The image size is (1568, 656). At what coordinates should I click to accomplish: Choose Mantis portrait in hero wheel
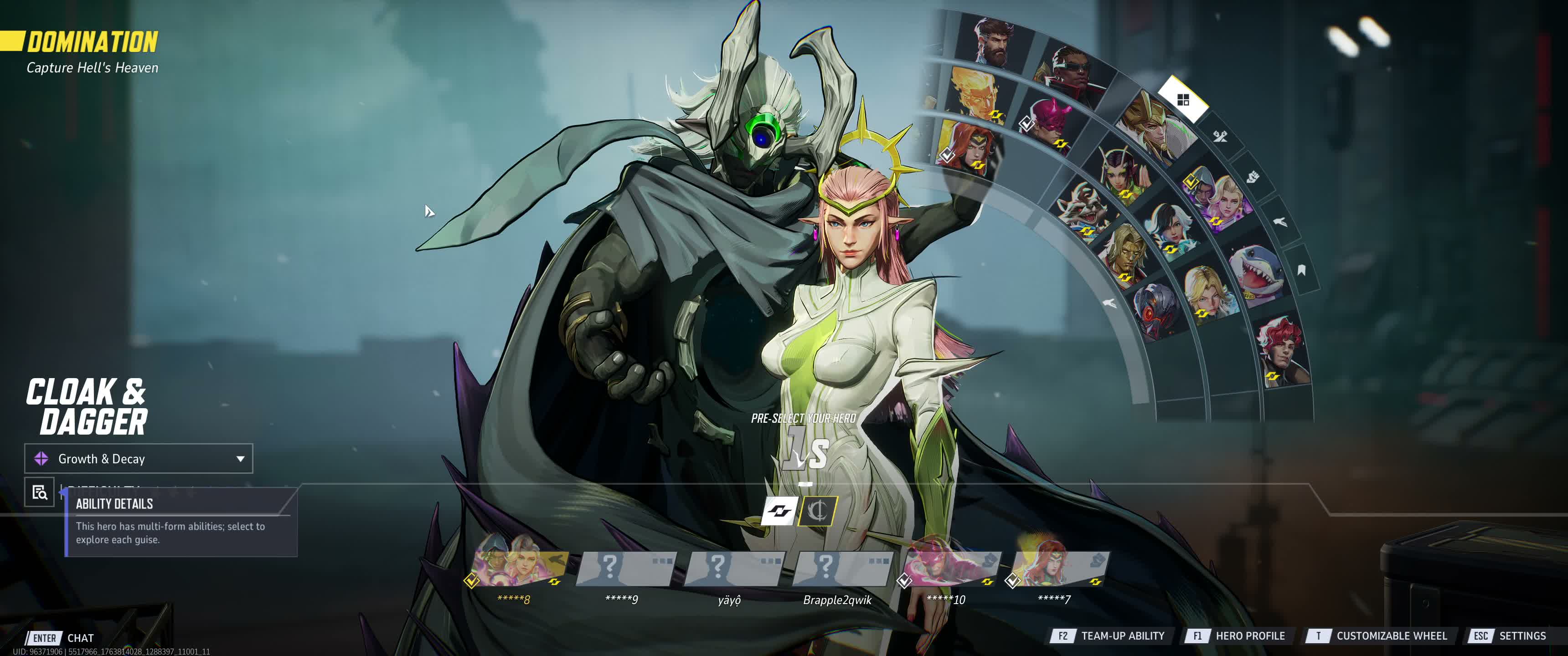pos(1124,170)
